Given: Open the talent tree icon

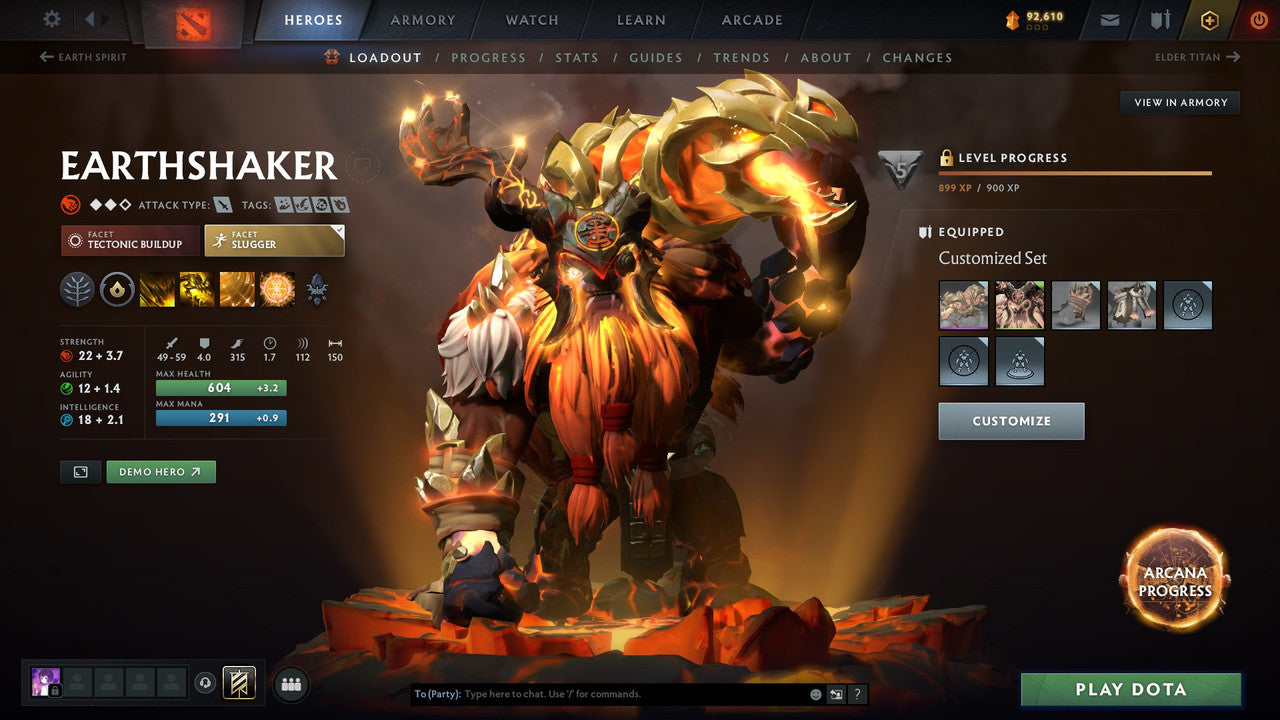Looking at the screenshot, I should pyautogui.click(x=78, y=290).
